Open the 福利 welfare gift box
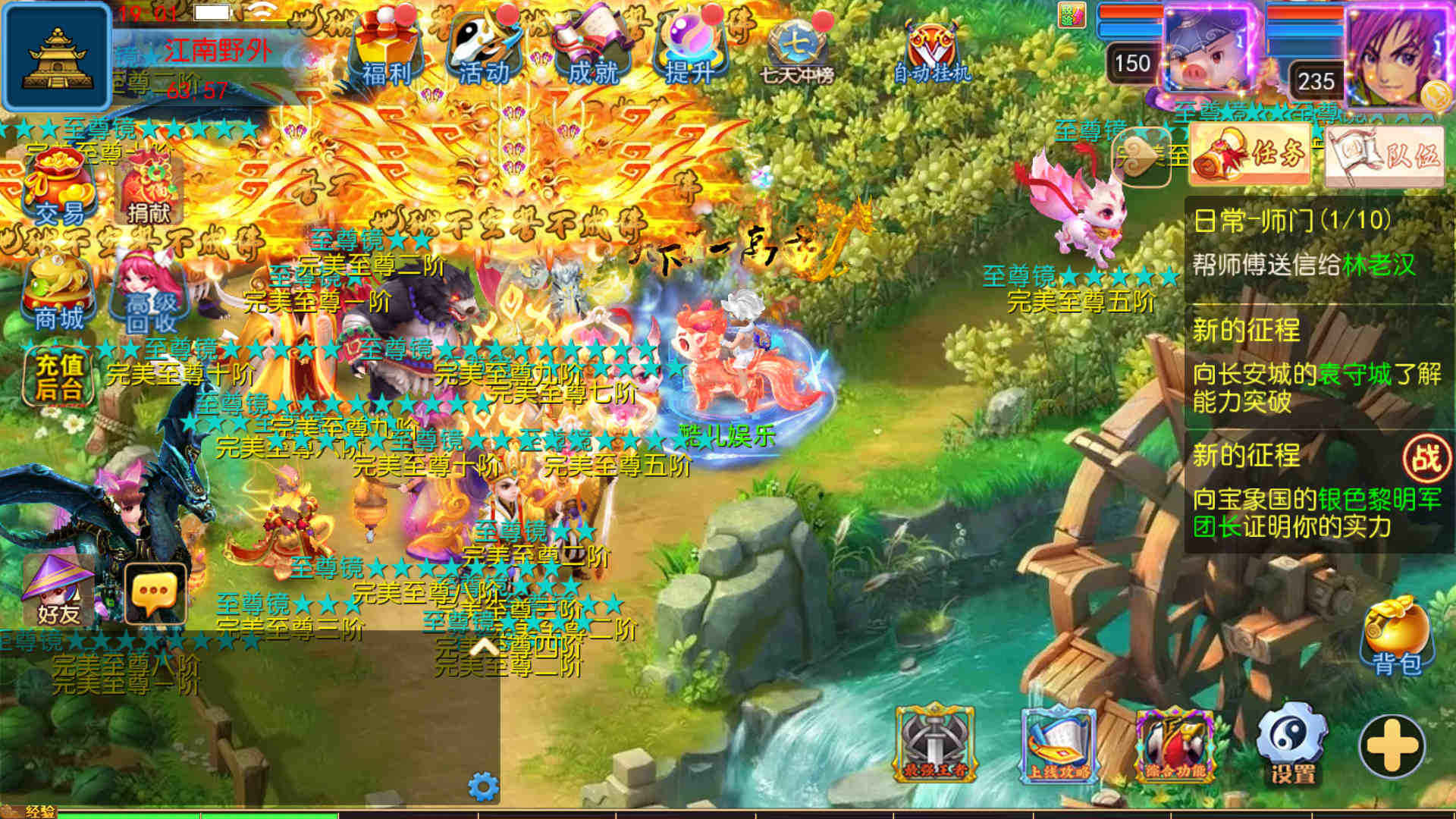The image size is (1456, 819). (387, 49)
